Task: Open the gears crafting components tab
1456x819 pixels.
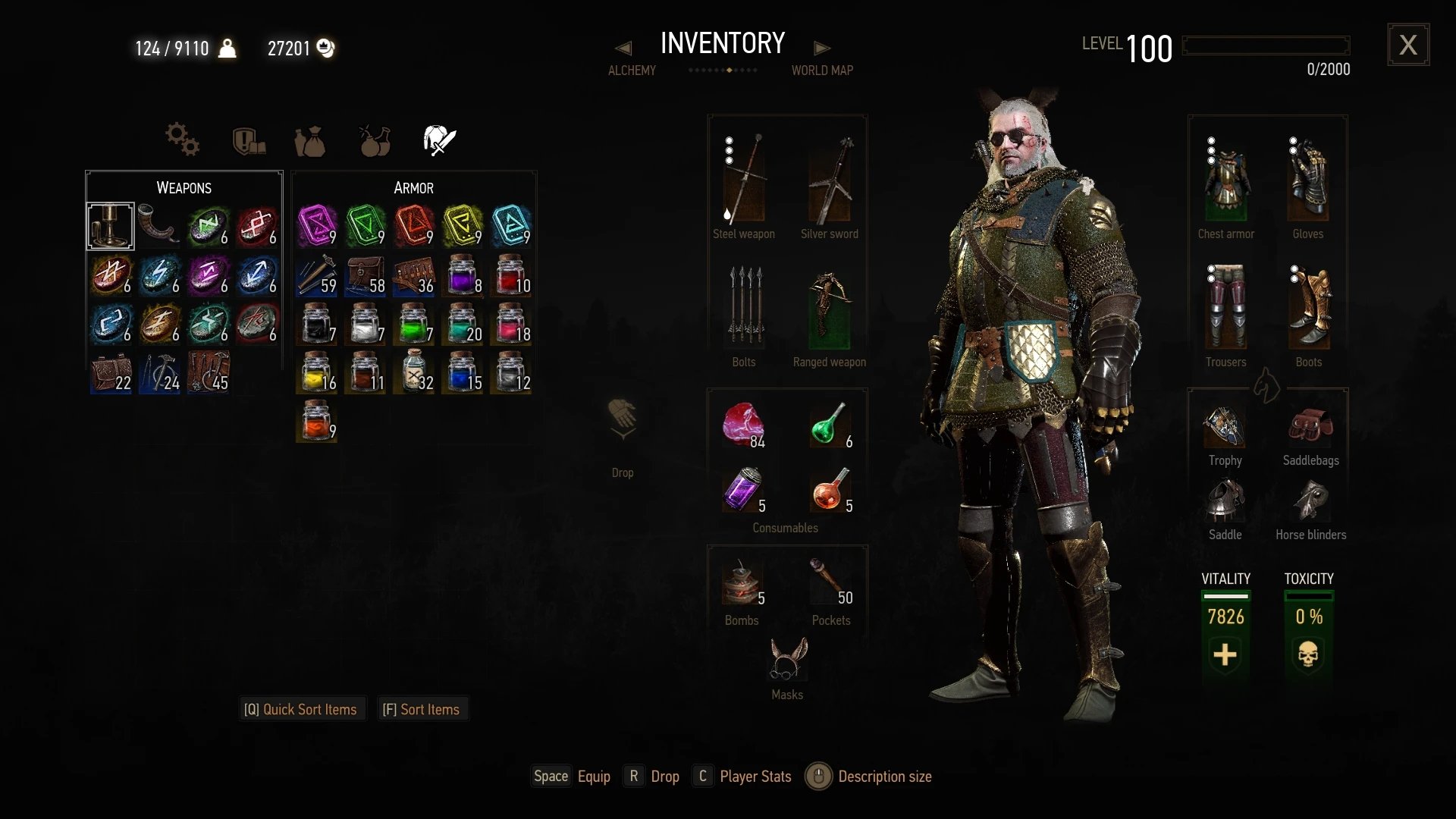Action: pyautogui.click(x=182, y=140)
